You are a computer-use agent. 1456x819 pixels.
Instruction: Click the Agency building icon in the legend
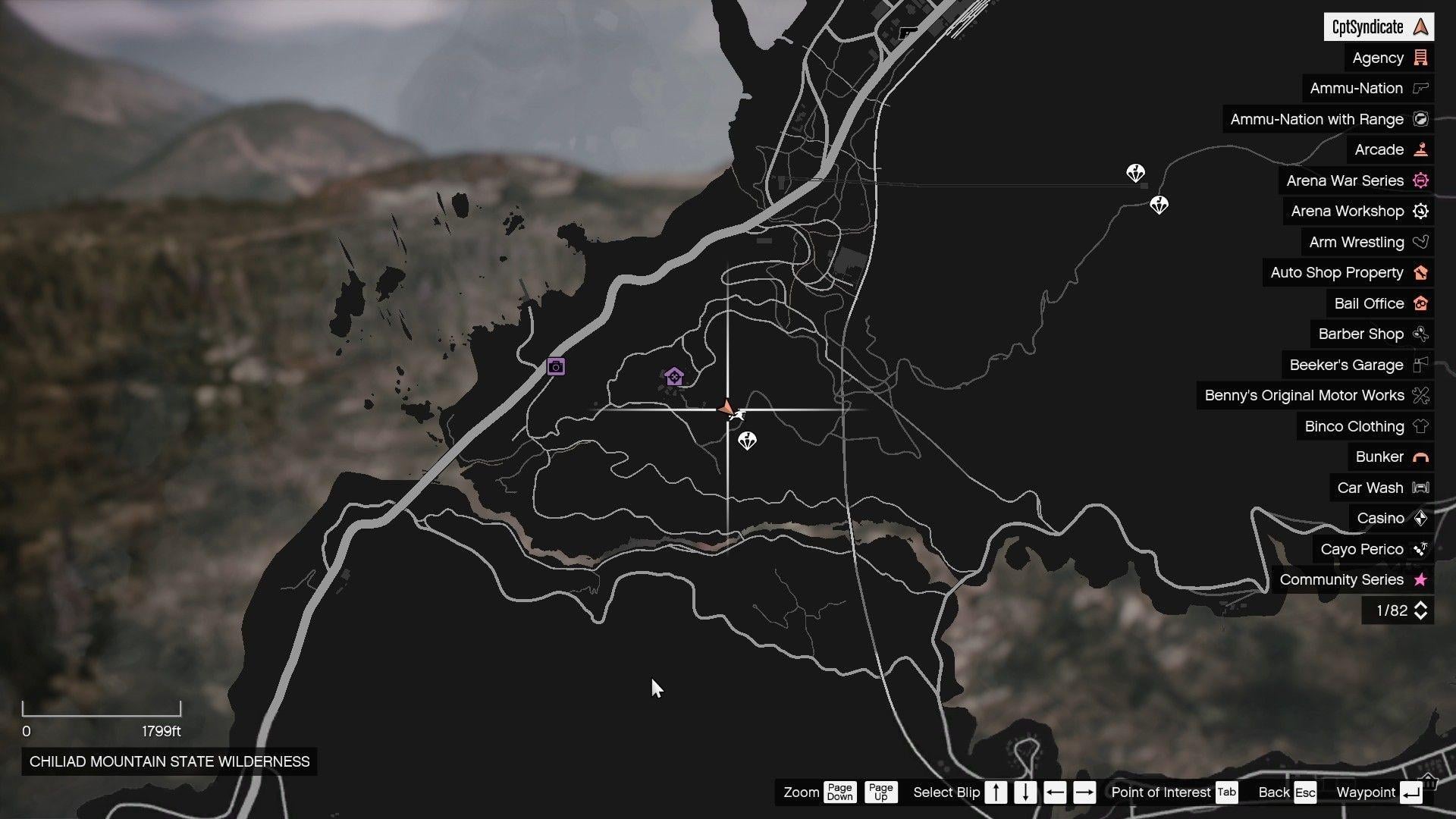click(x=1421, y=58)
